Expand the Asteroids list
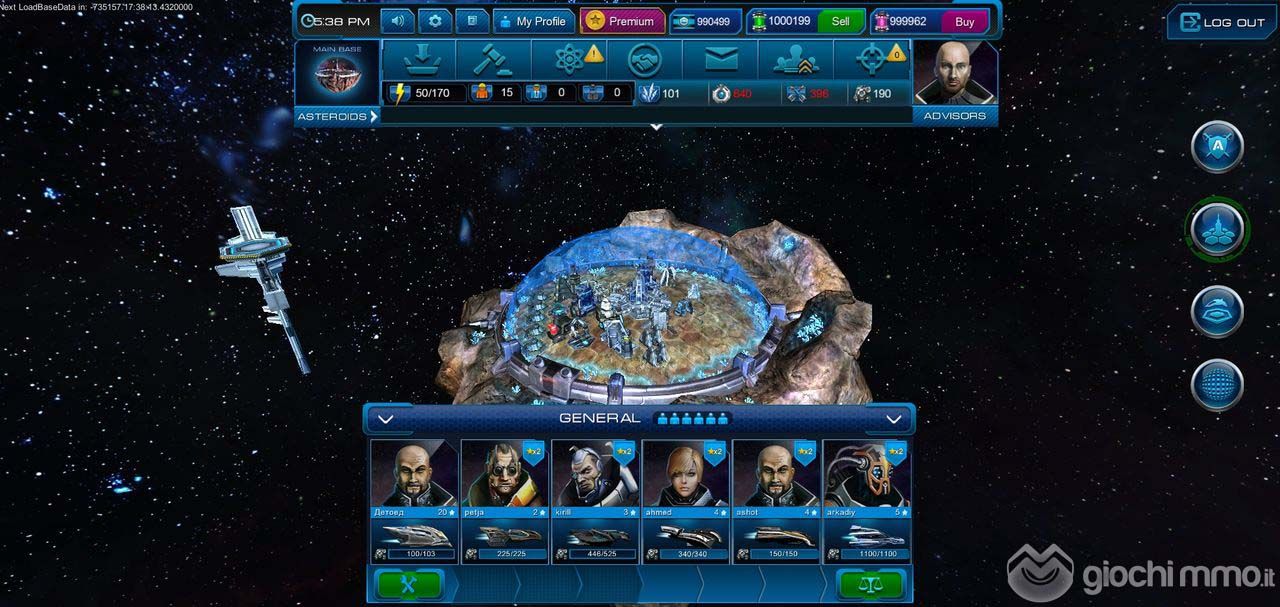 tap(337, 116)
